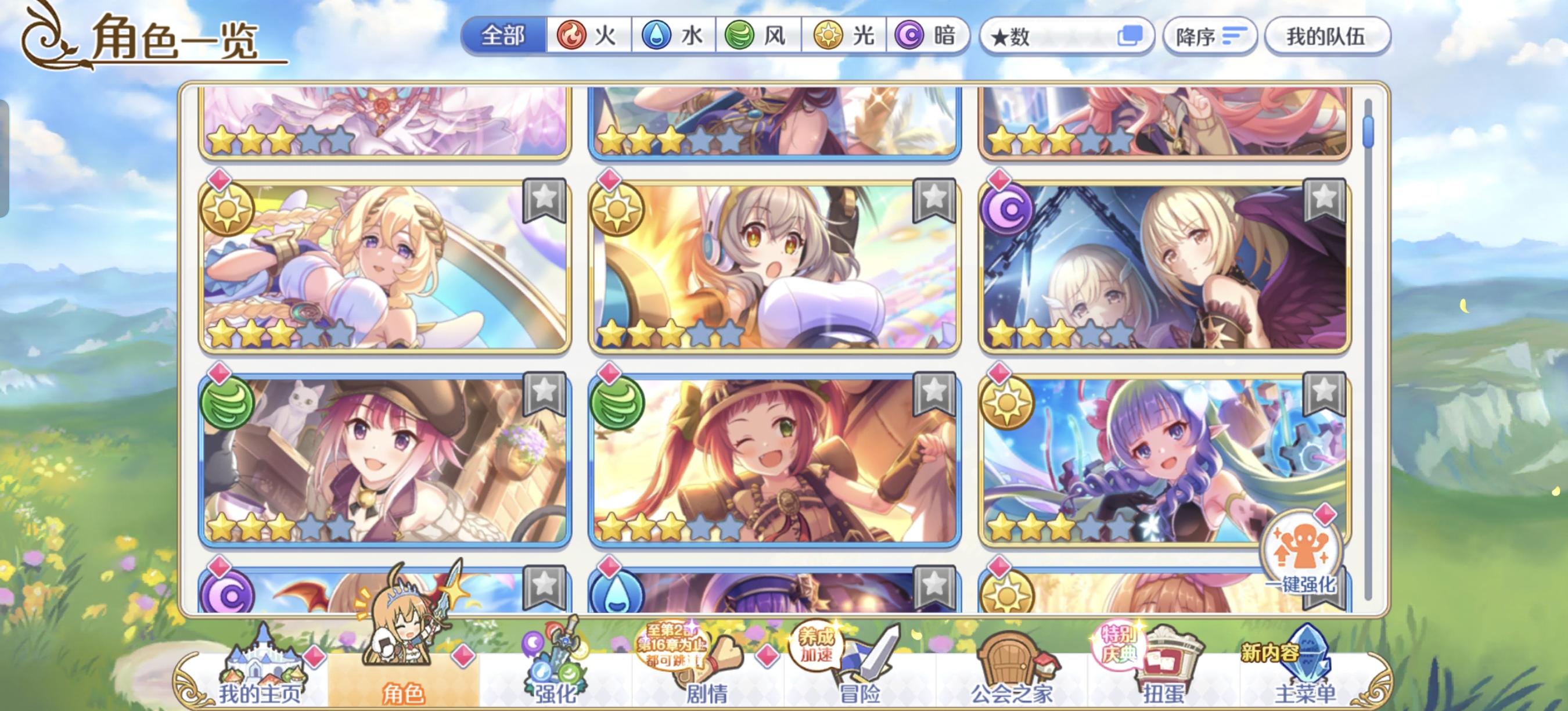The height and width of the screenshot is (711, 1568).
Task: Select the fire element filter
Action: (x=586, y=37)
